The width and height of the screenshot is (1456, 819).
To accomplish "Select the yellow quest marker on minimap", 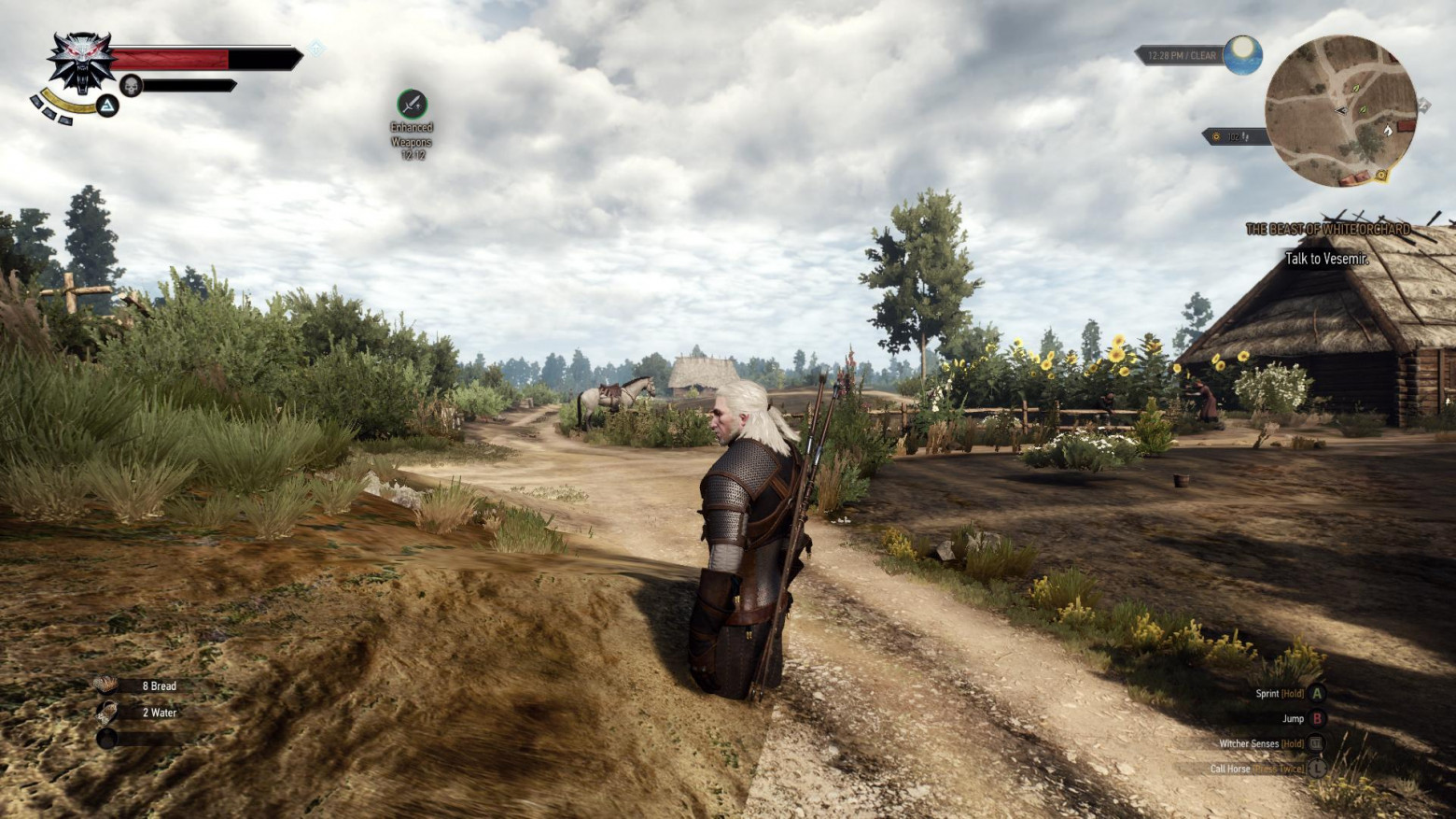I will tap(1380, 175).
